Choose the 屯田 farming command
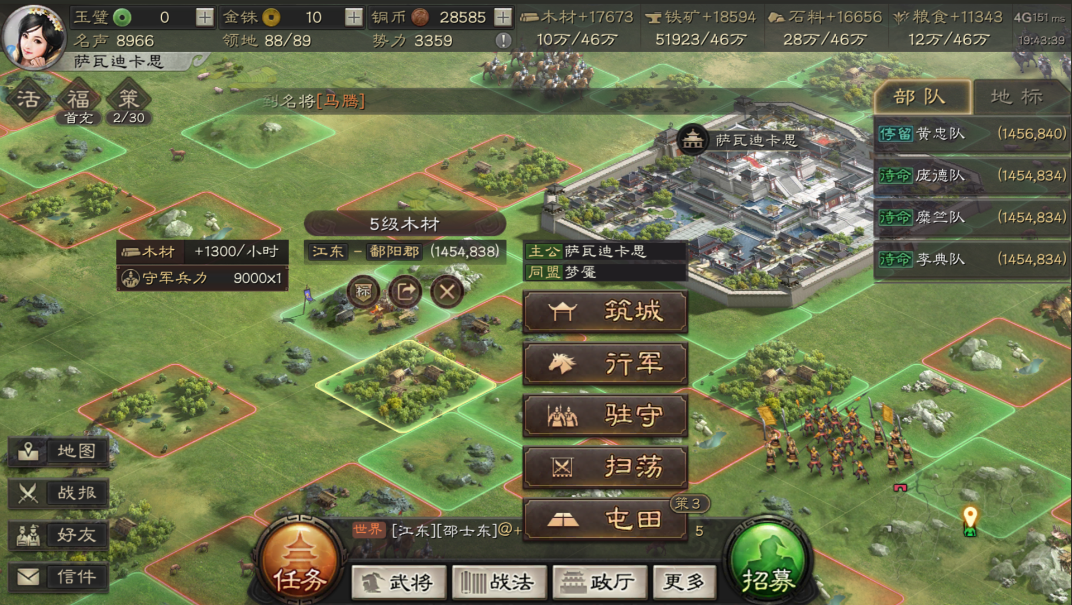Screen dimensions: 1072x605 click(x=605, y=520)
